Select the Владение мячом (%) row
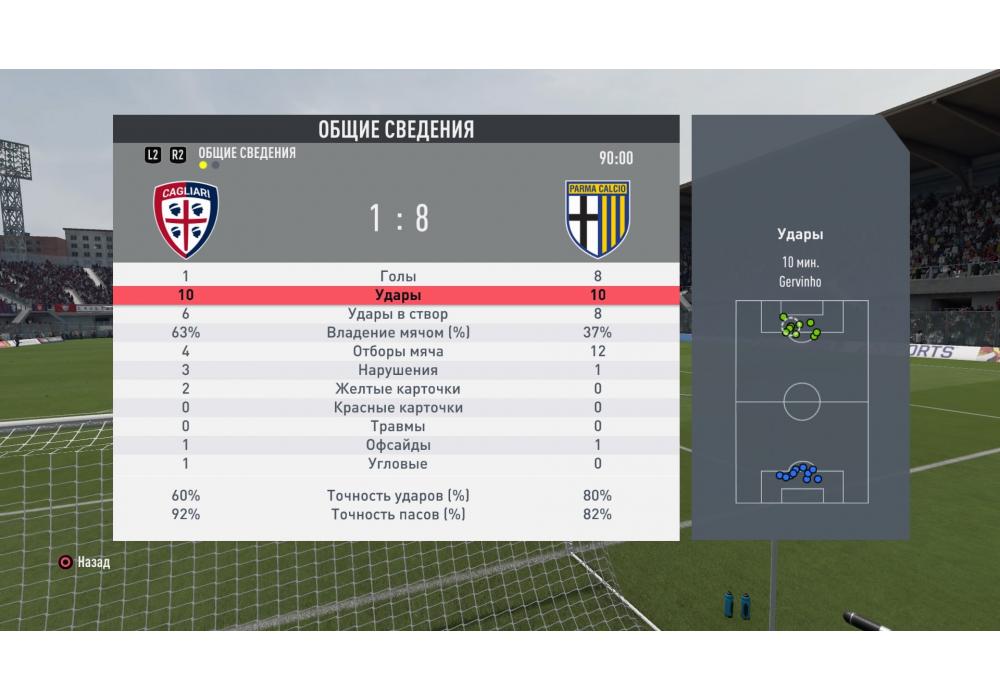This screenshot has height=700, width=1000. click(x=398, y=333)
